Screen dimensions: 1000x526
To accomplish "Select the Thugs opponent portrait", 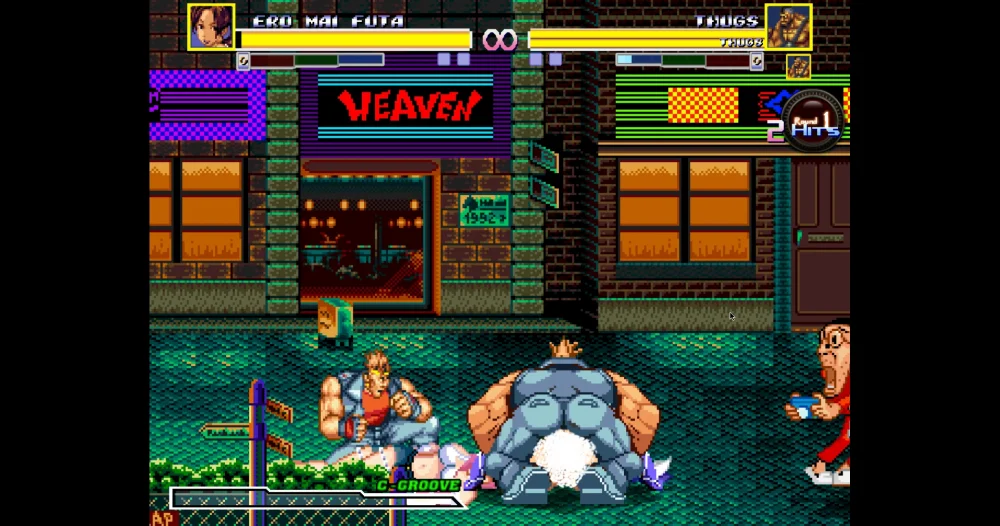I will click(x=788, y=26).
